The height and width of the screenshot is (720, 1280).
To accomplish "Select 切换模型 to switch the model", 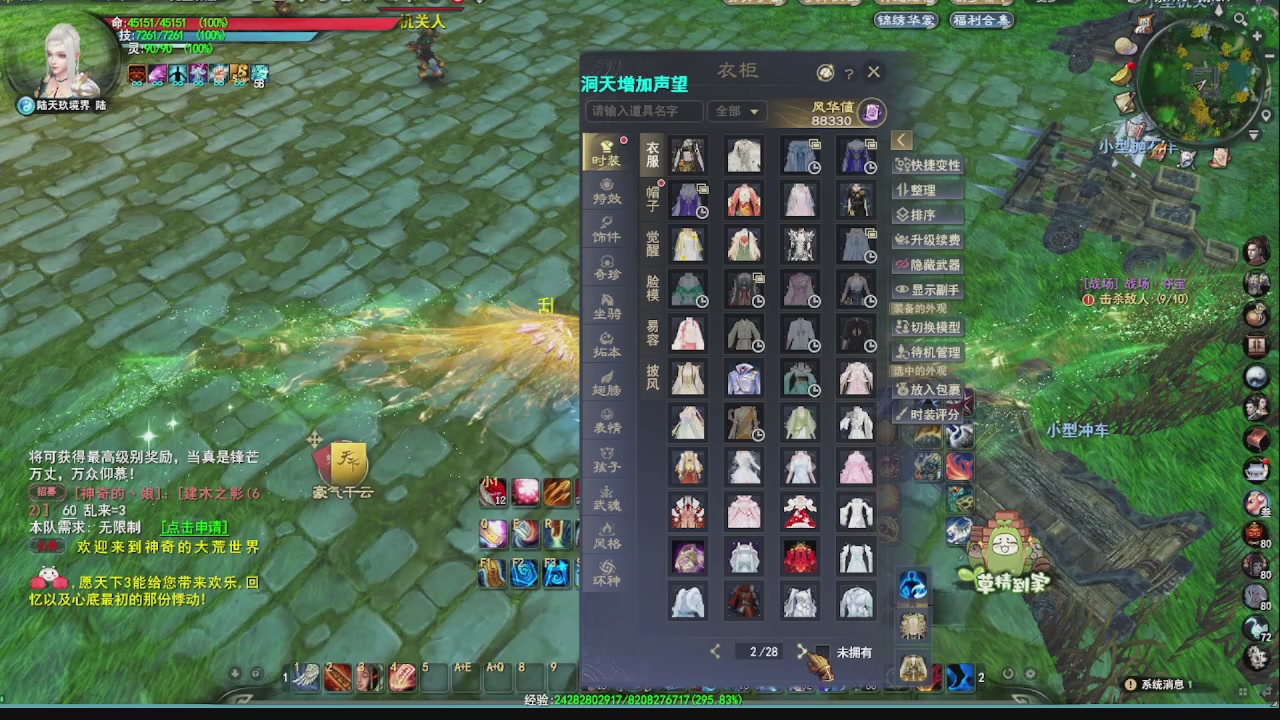I will [x=928, y=328].
